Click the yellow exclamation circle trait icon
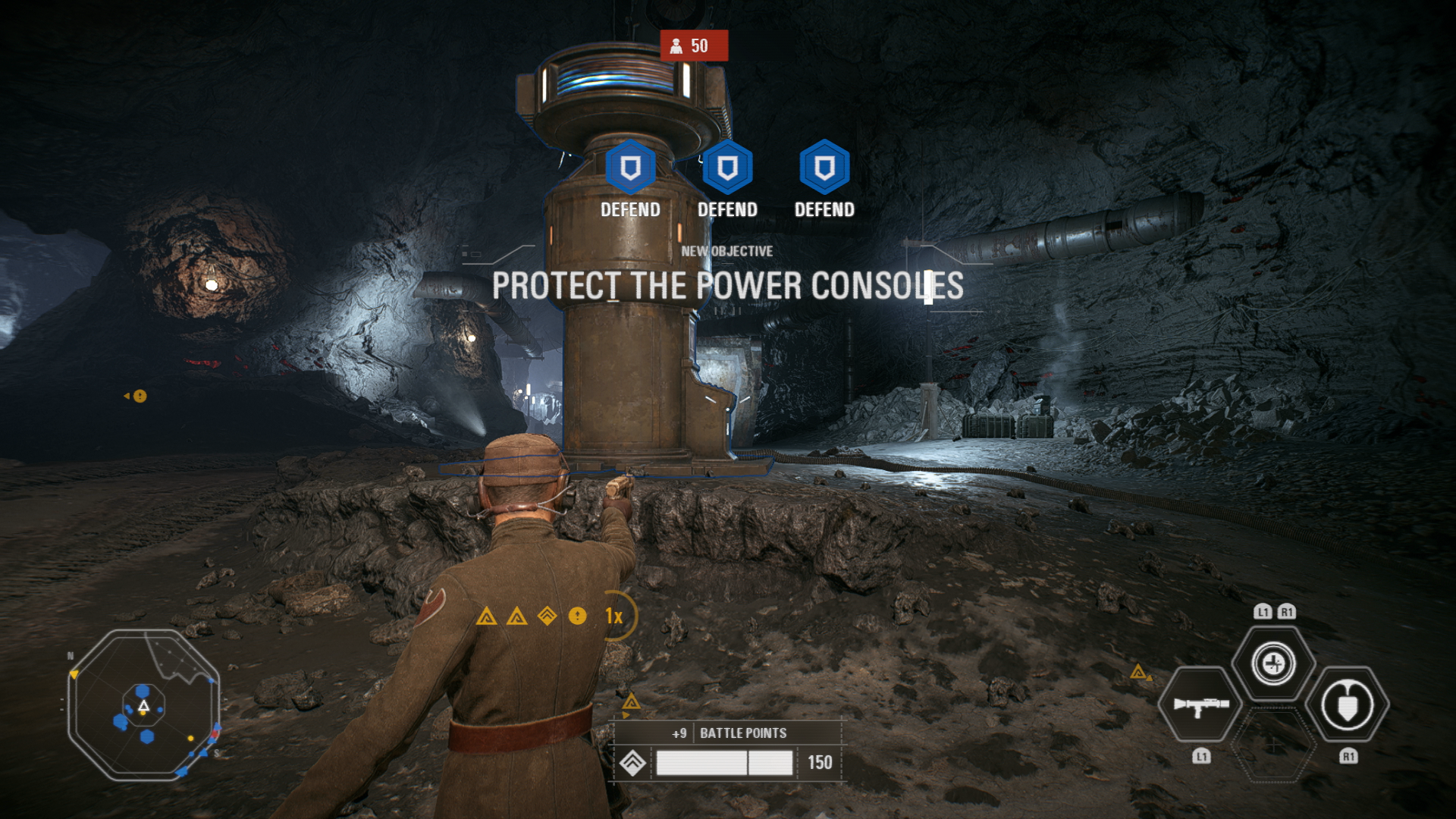This screenshot has width=1456, height=819. [x=578, y=617]
